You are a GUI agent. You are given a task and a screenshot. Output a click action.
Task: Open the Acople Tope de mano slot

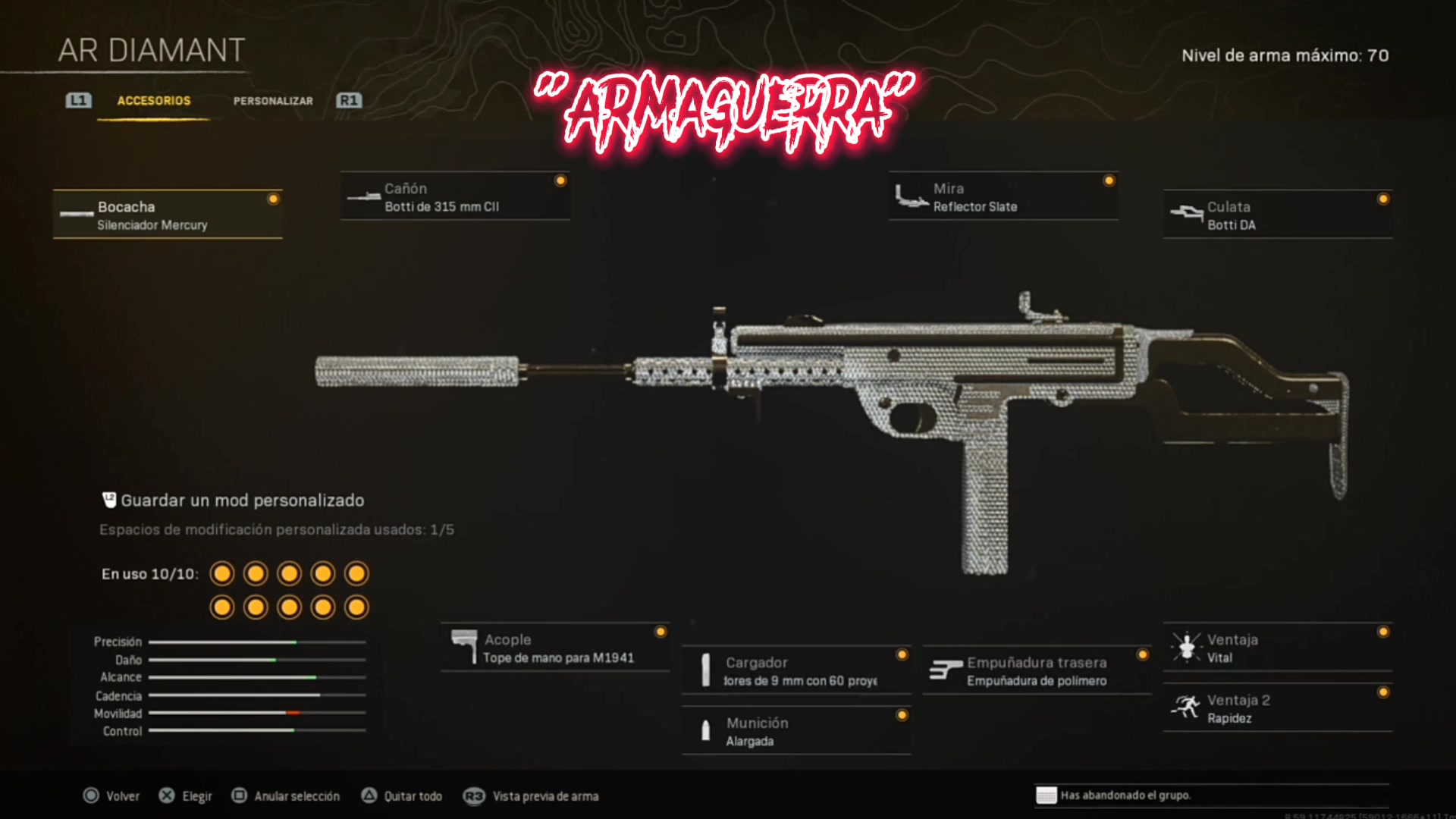click(x=555, y=648)
